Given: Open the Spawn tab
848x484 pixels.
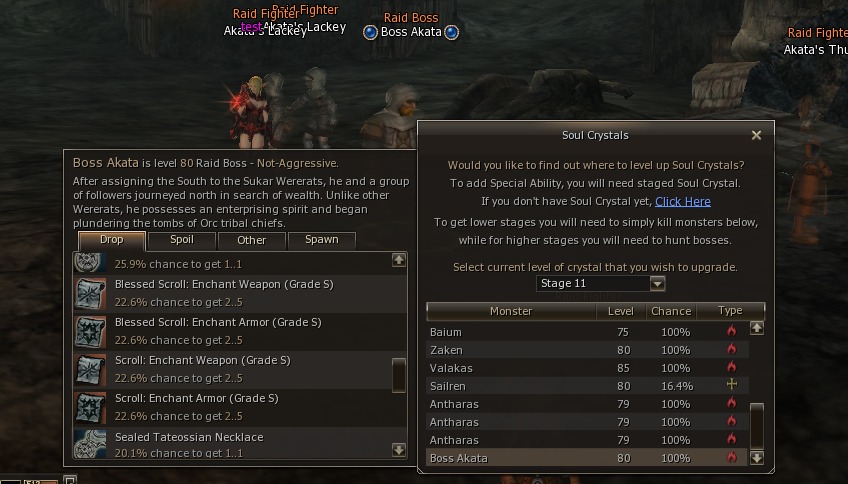Looking at the screenshot, I should pyautogui.click(x=321, y=240).
